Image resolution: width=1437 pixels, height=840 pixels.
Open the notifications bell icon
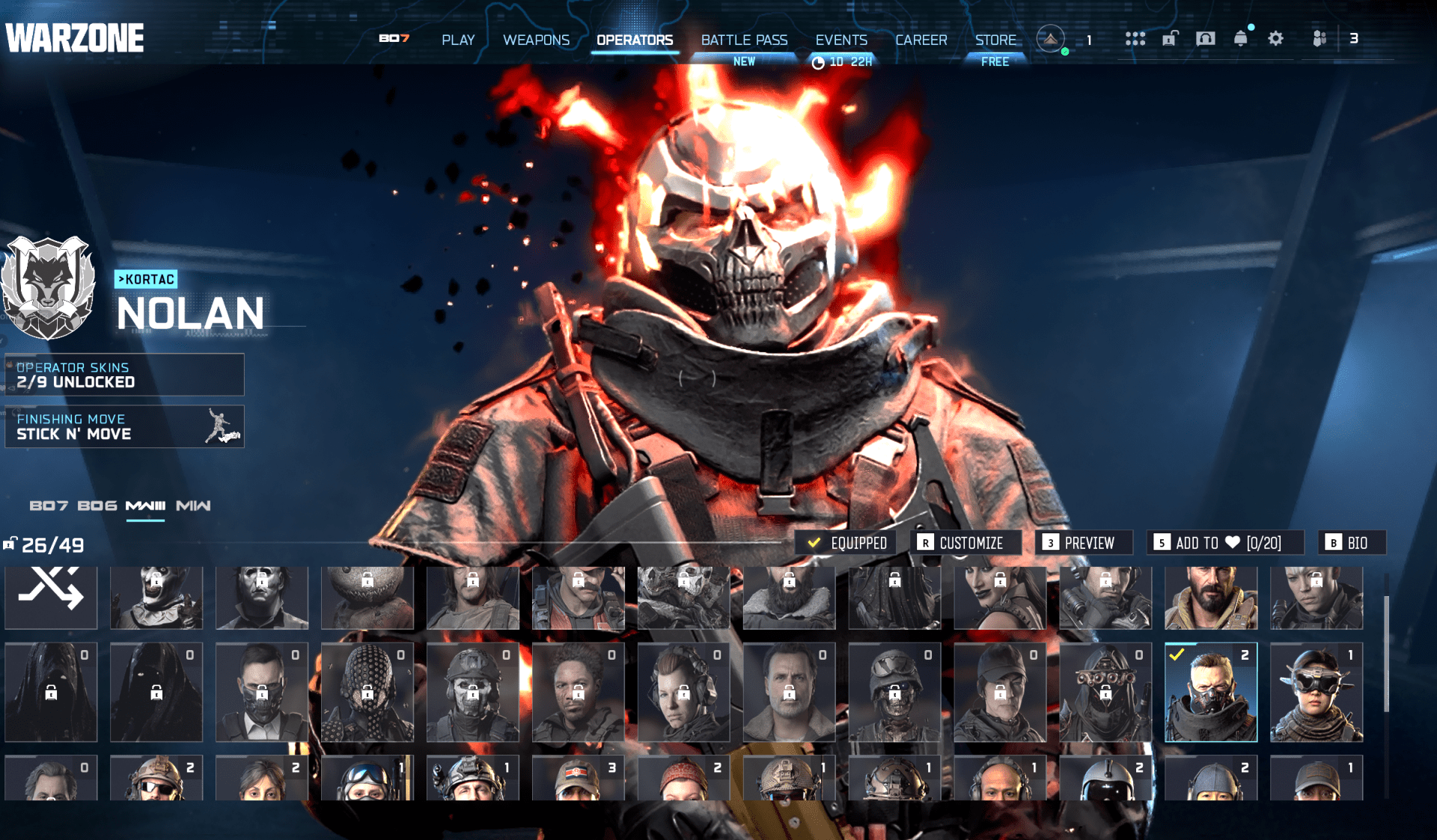(x=1242, y=37)
